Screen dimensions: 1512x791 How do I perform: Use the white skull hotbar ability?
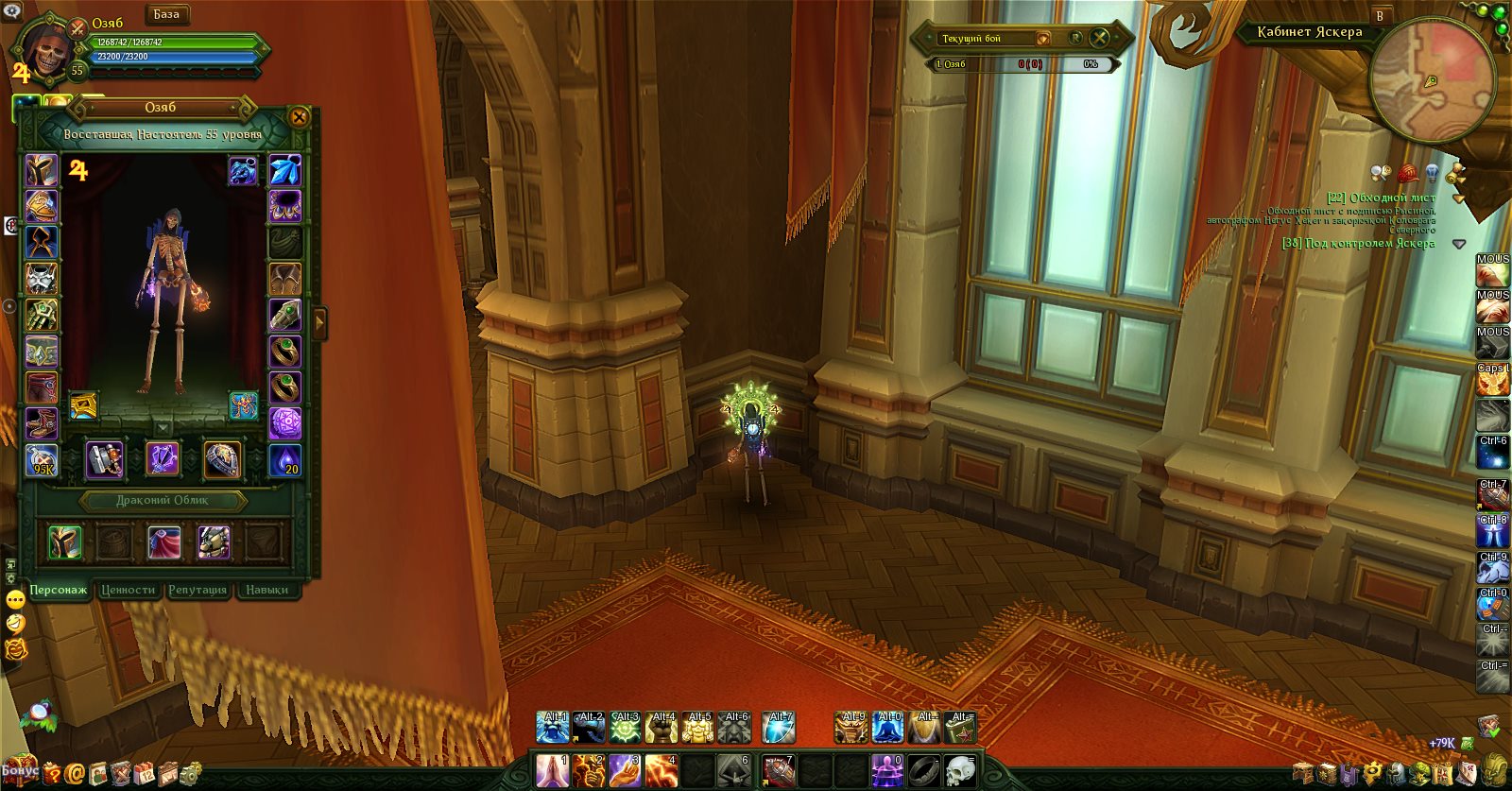click(x=959, y=770)
